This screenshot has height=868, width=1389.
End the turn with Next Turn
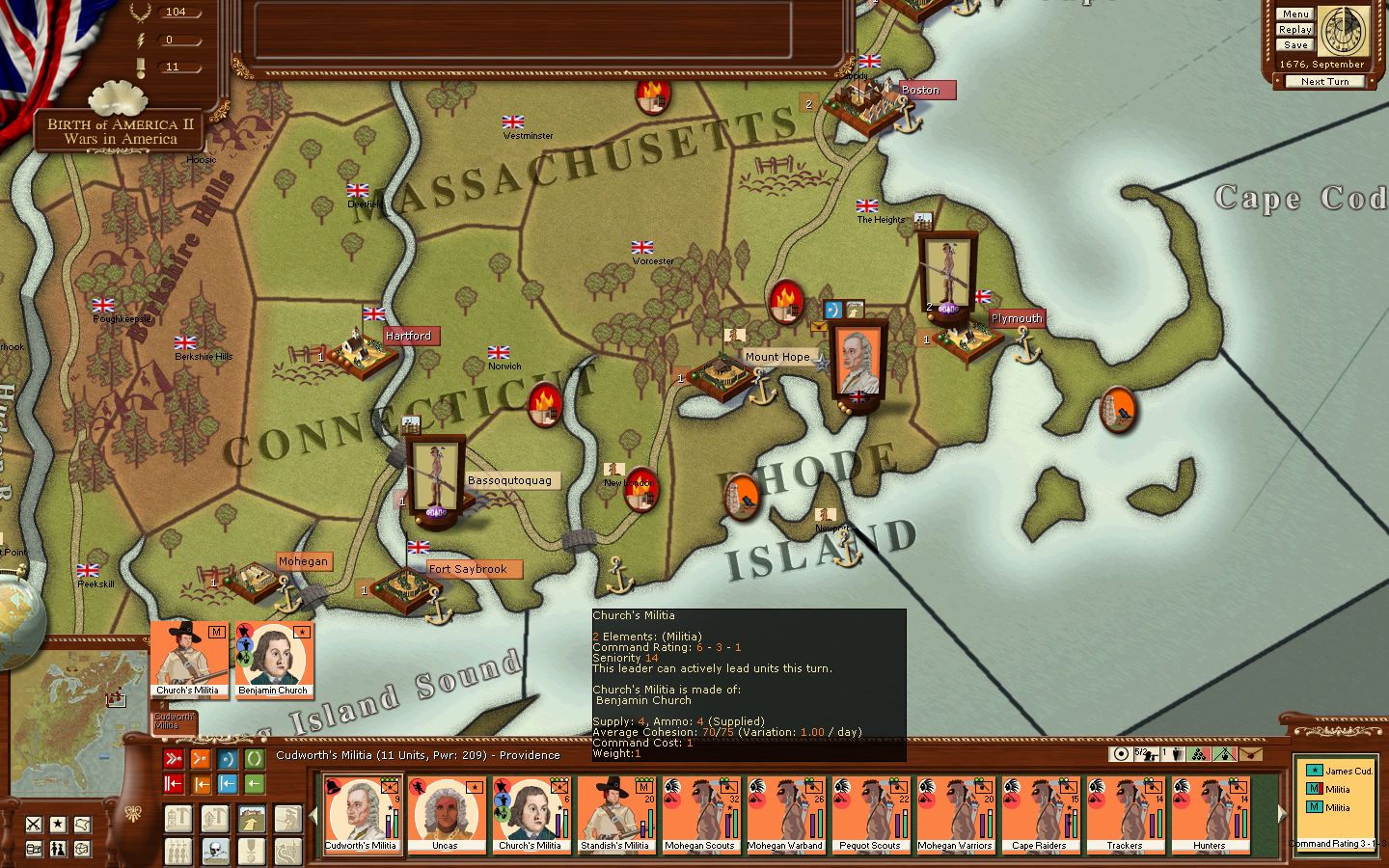(1324, 82)
